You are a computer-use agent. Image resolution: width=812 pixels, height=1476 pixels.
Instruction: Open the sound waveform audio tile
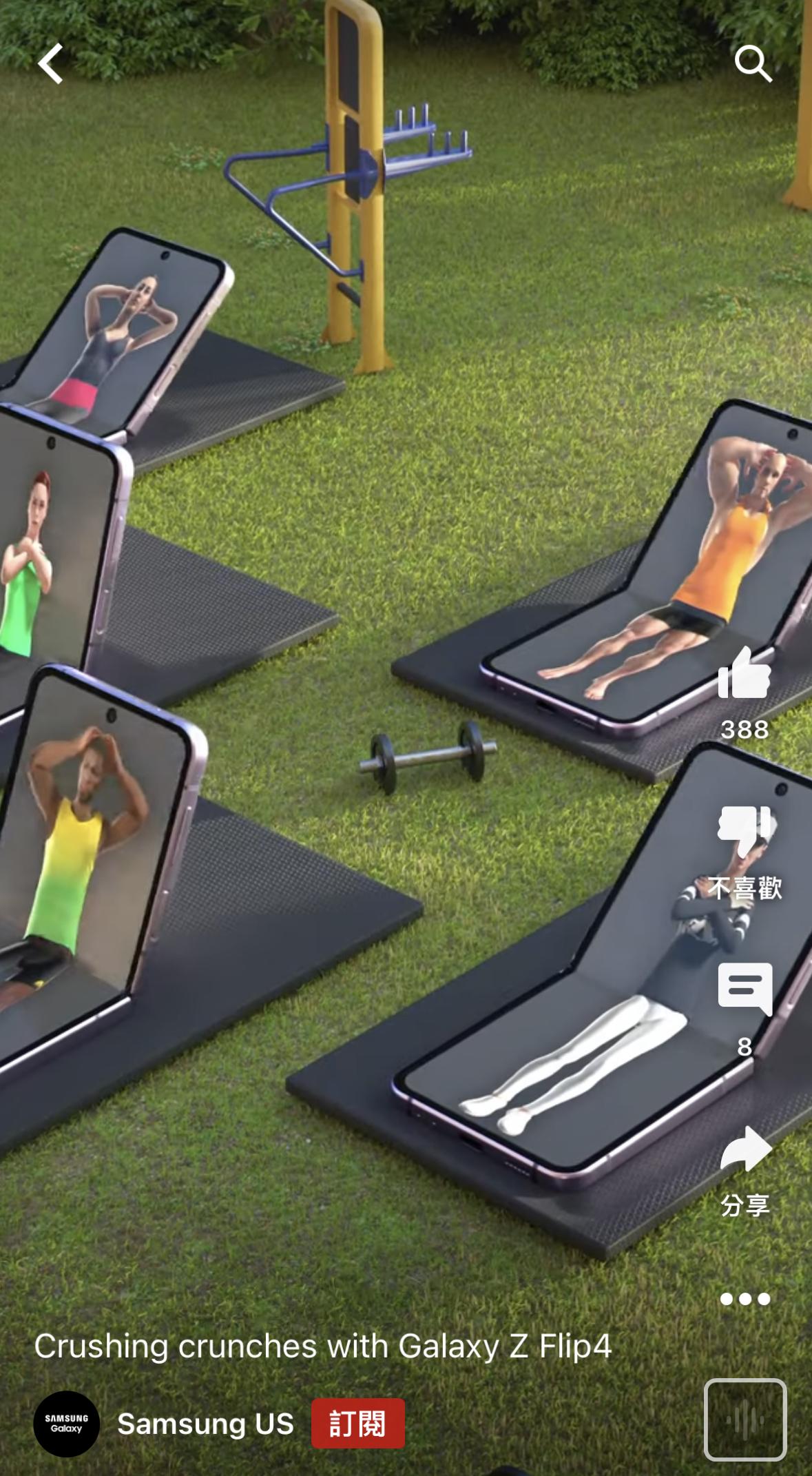click(745, 1419)
